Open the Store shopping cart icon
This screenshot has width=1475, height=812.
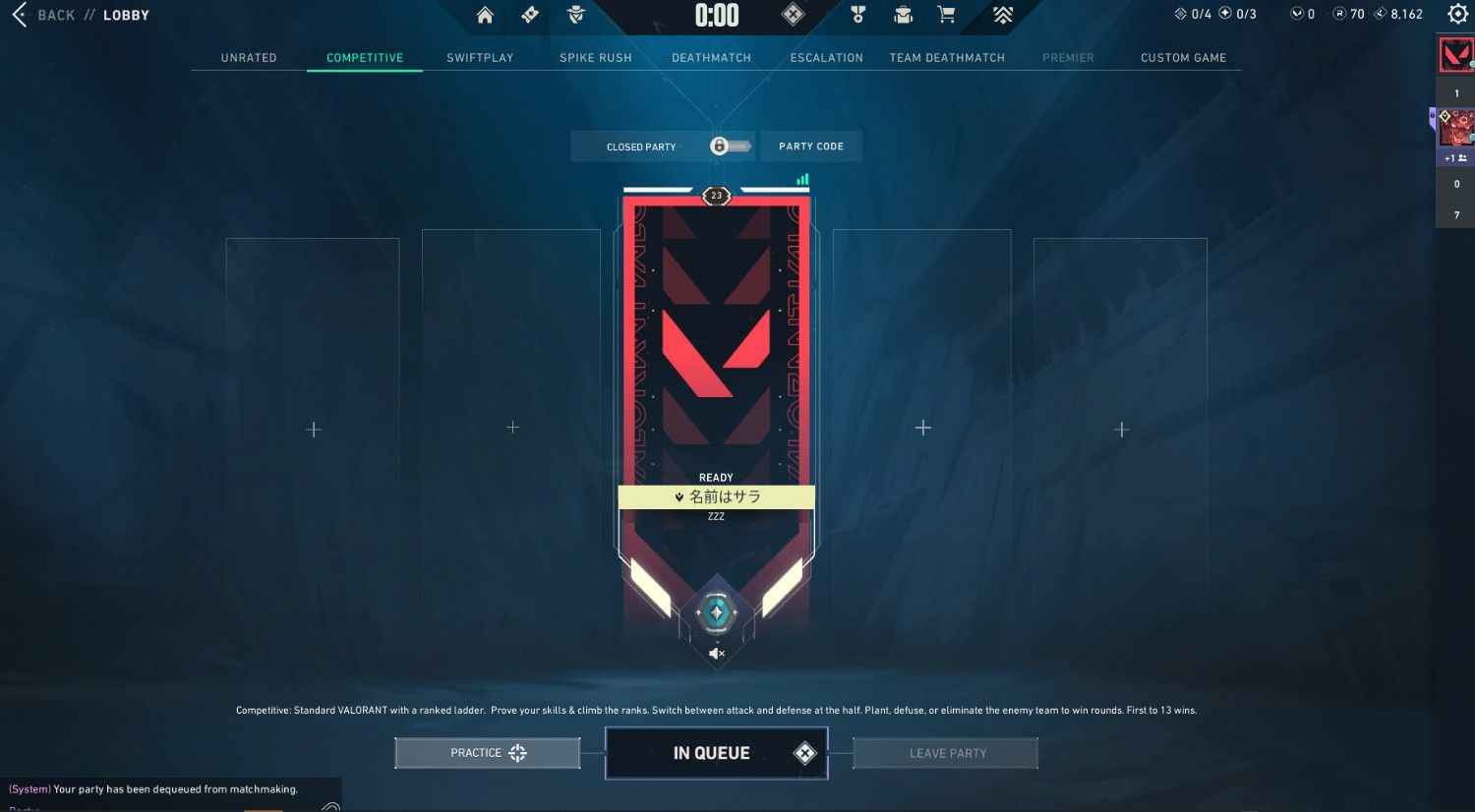tap(946, 15)
